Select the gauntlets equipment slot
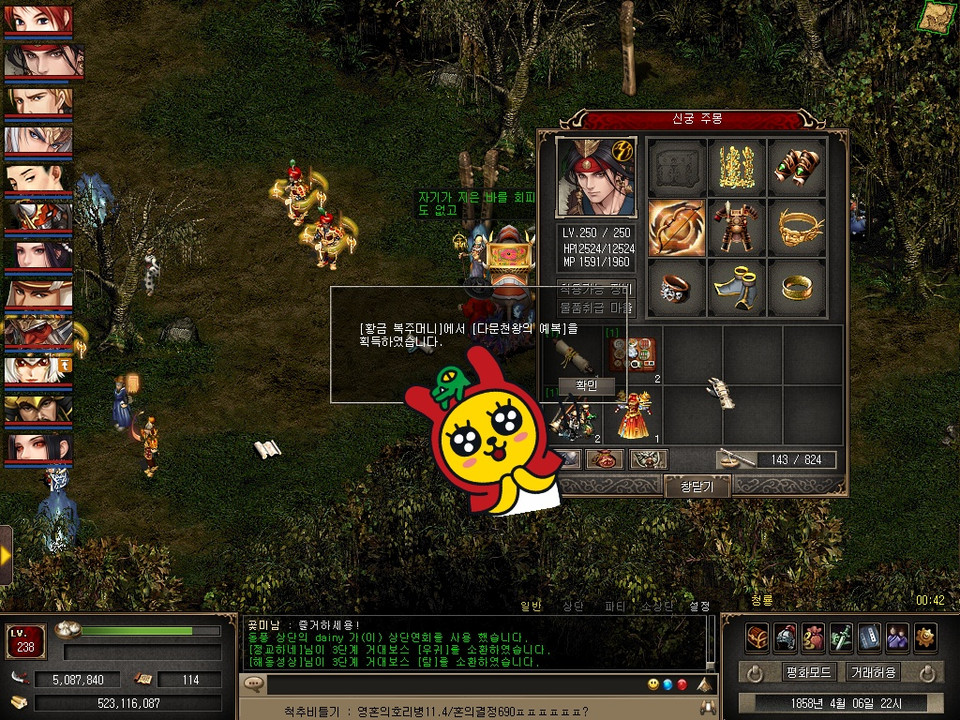 [x=797, y=167]
